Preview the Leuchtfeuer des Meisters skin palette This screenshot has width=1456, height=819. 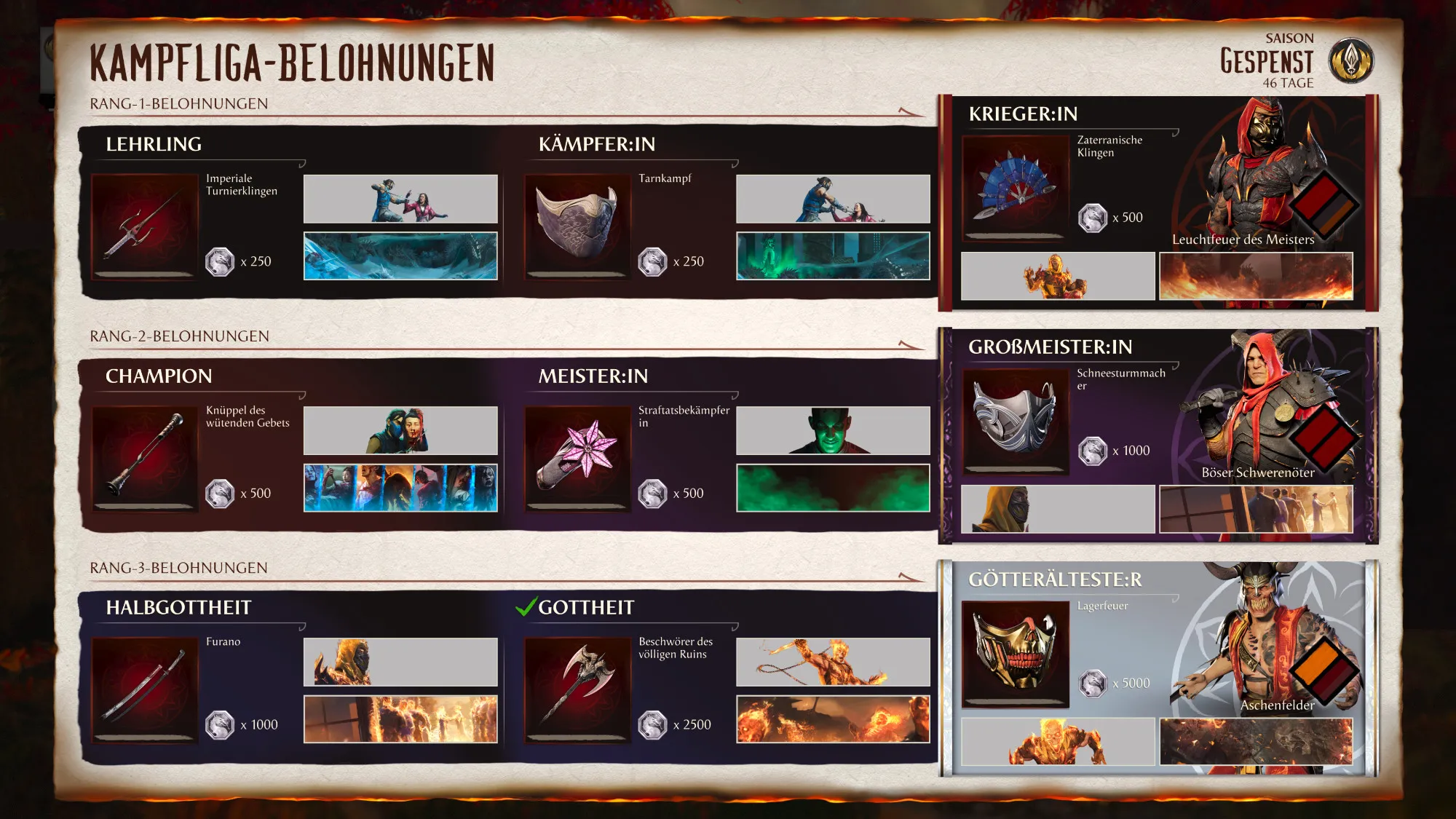point(1324,206)
